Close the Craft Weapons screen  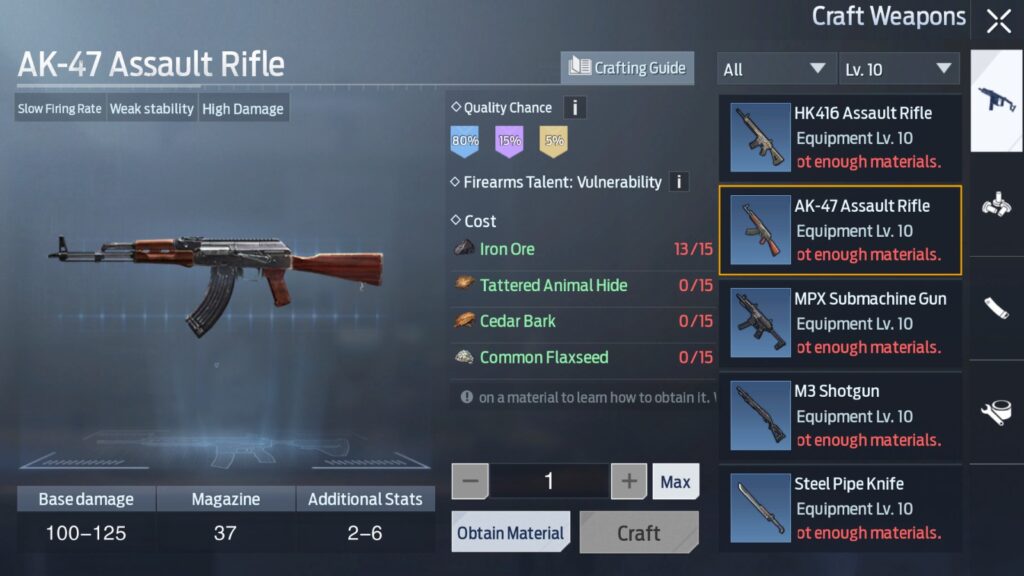point(998,21)
